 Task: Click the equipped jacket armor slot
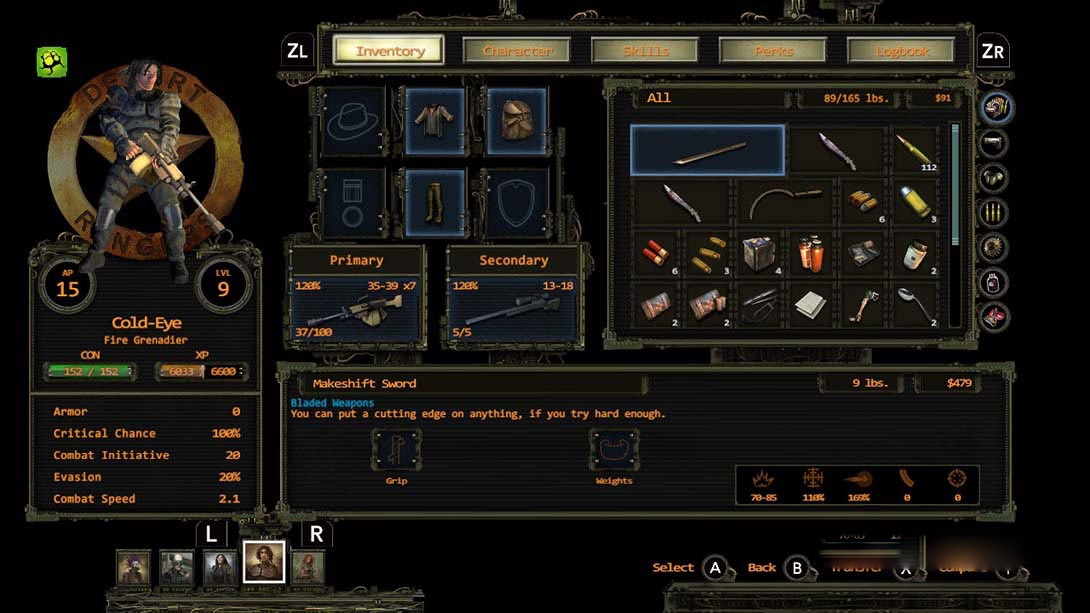pyautogui.click(x=435, y=120)
